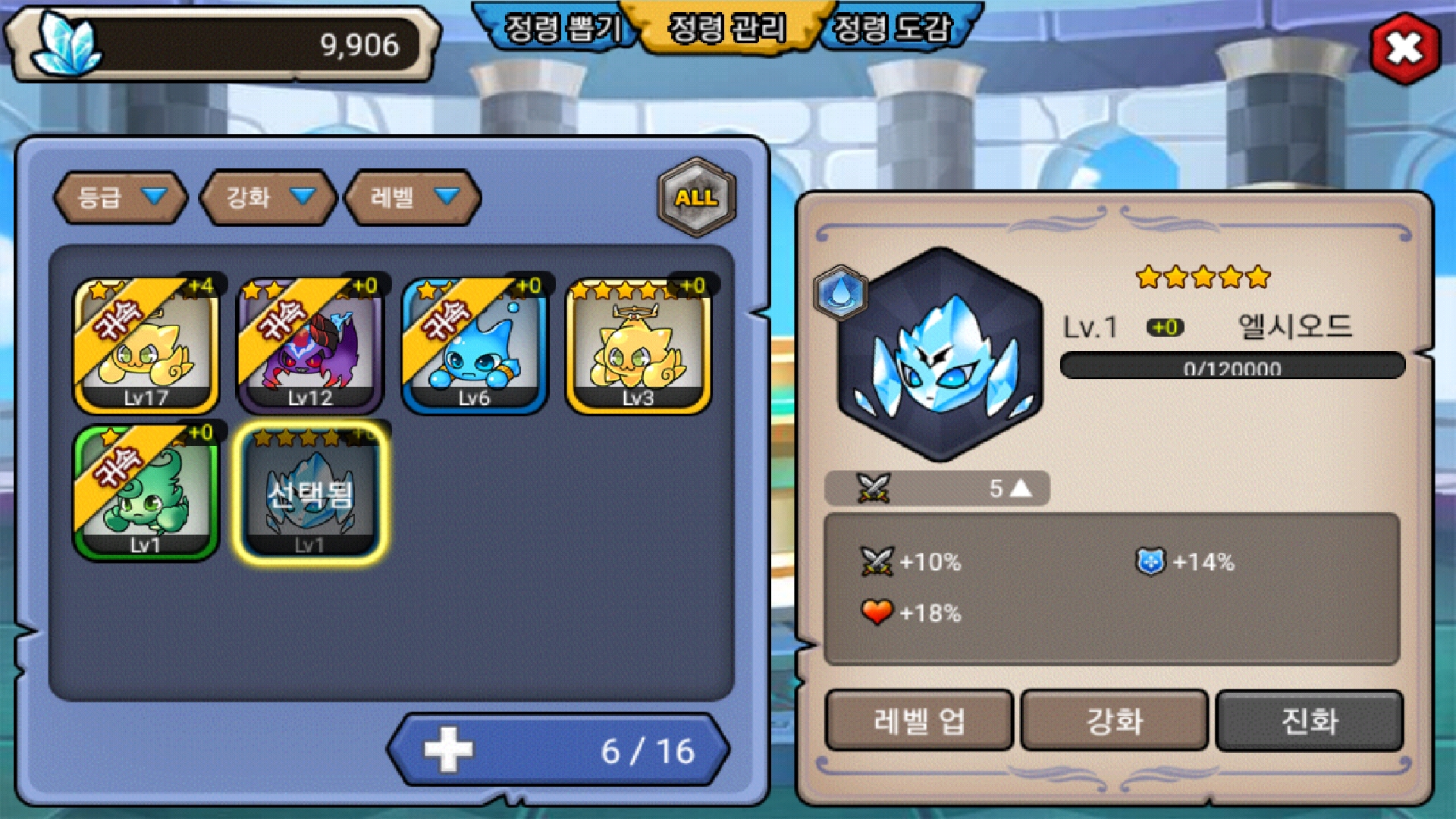Open the 강화 sort dropdown
Viewport: 1456px width, 819px height.
pyautogui.click(x=268, y=197)
